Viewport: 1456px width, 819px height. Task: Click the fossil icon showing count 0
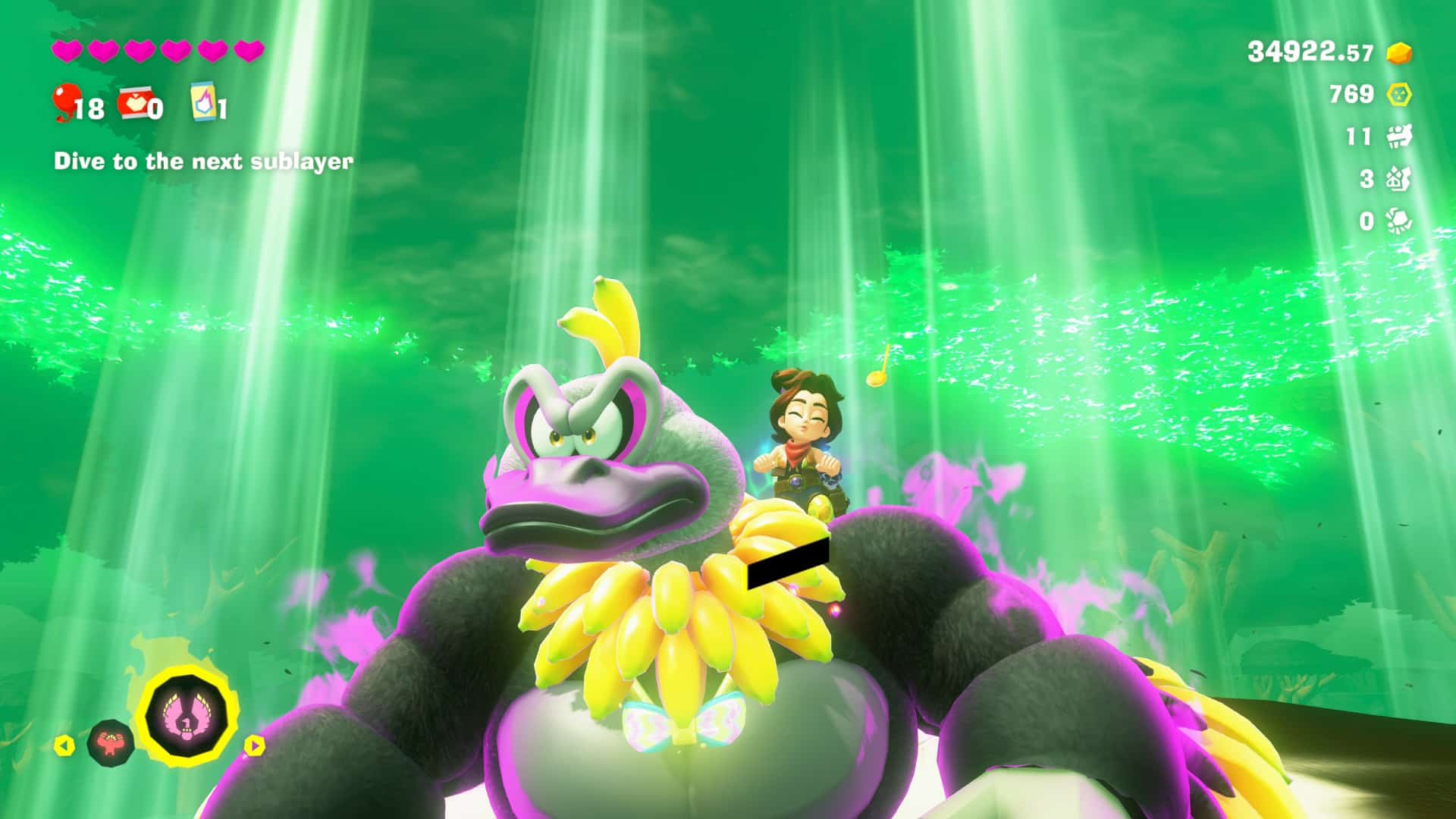(1399, 221)
